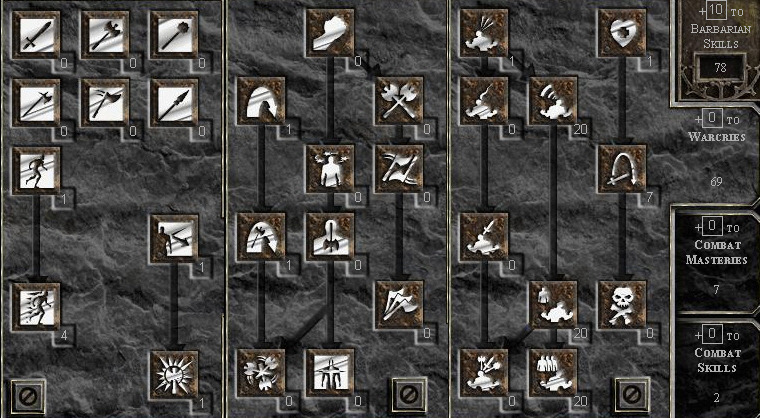
Task: Select the Shout skill icon
Action: point(554,101)
